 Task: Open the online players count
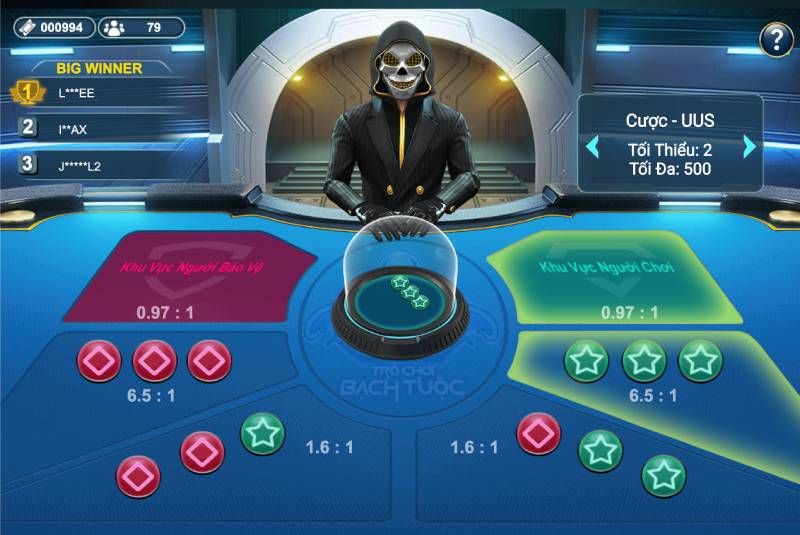pyautogui.click(x=141, y=27)
